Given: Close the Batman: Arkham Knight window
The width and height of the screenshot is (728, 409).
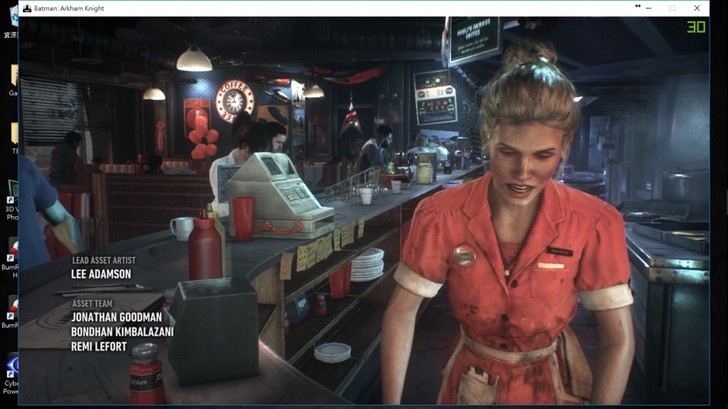Looking at the screenshot, I should click(x=697, y=8).
